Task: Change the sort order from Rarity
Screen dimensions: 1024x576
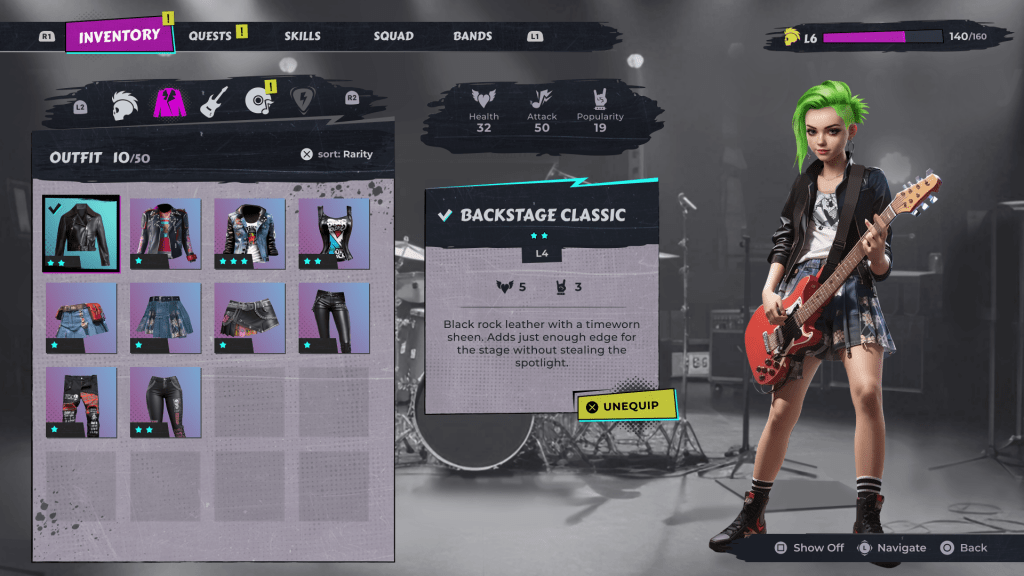Action: coord(336,154)
